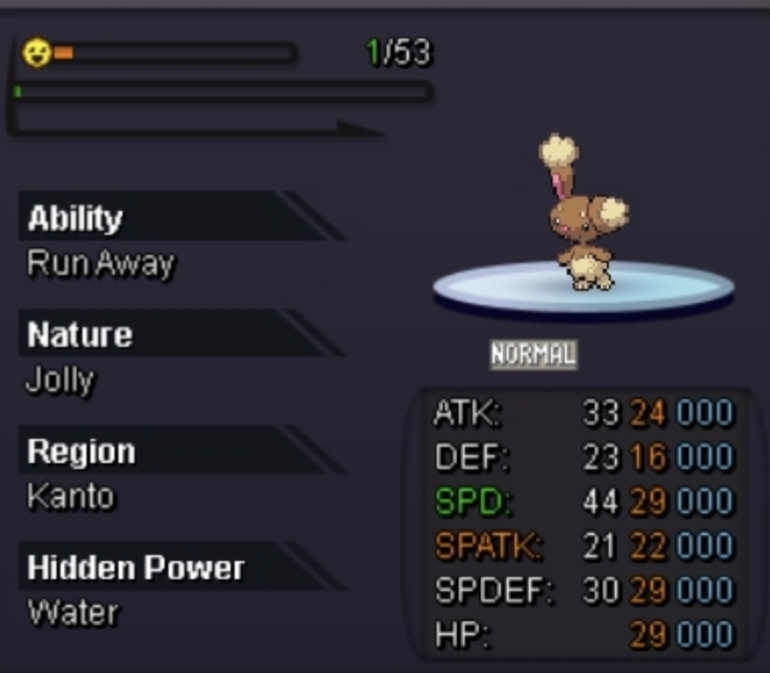Select the Nature header

pyautogui.click(x=80, y=334)
